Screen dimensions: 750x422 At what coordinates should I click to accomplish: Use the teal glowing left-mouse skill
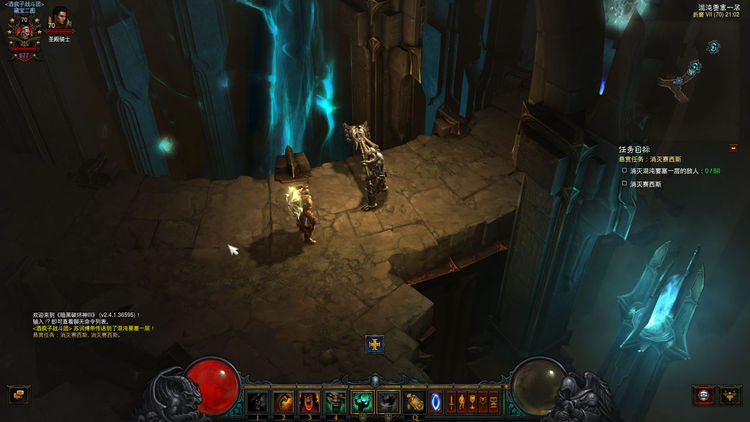pyautogui.click(x=361, y=402)
